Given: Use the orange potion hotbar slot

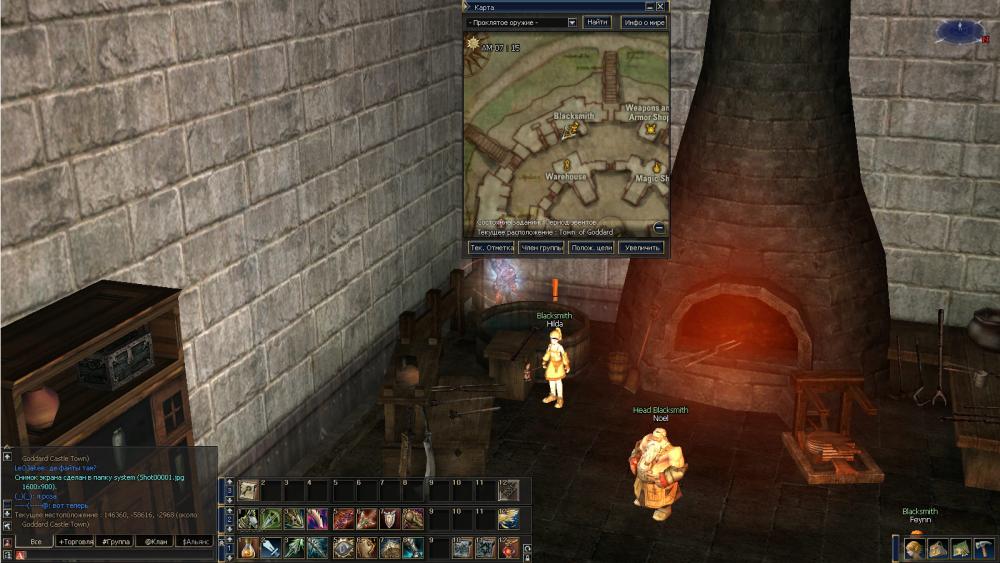Looking at the screenshot, I should pos(246,547).
